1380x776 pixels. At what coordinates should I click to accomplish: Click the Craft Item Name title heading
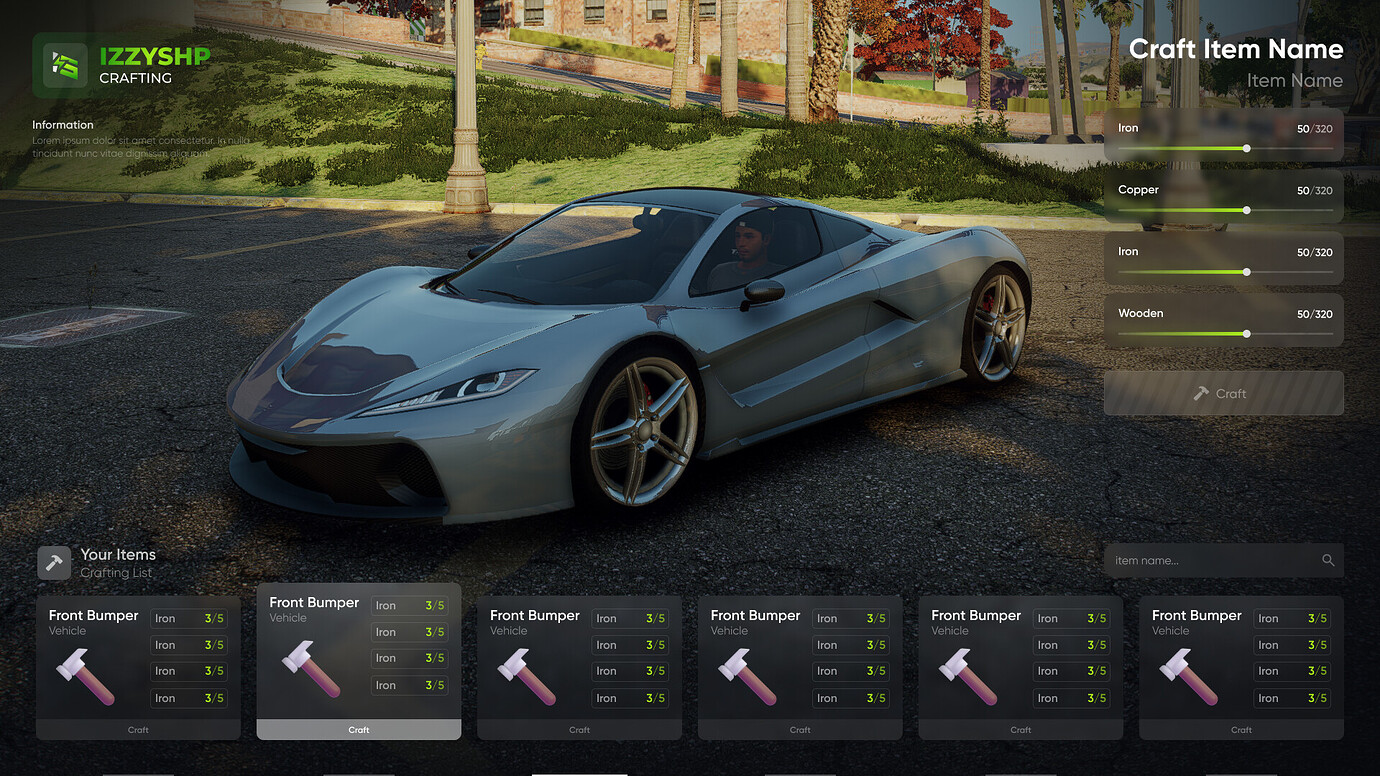[1237, 48]
